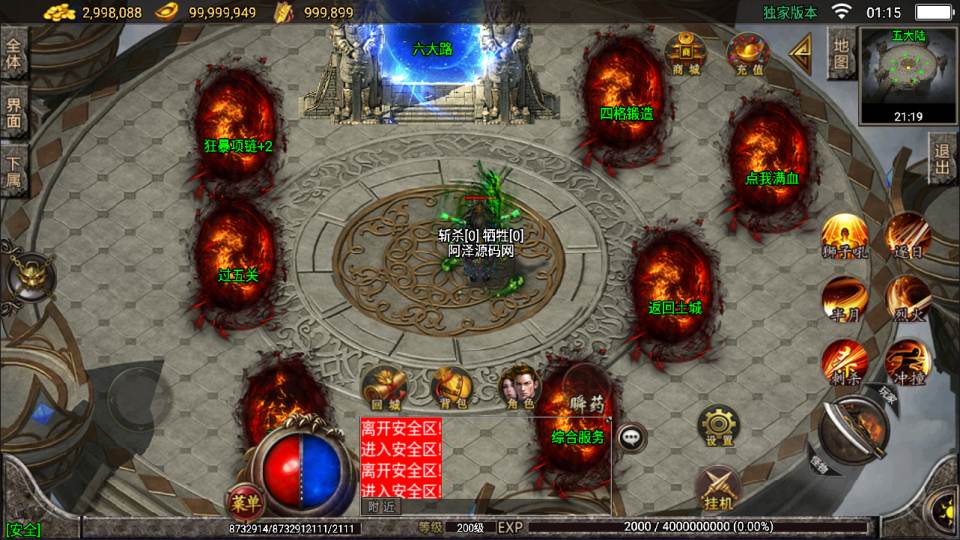Open the 菜单 menu button
Screen dimensions: 960x540
pyautogui.click(x=243, y=499)
